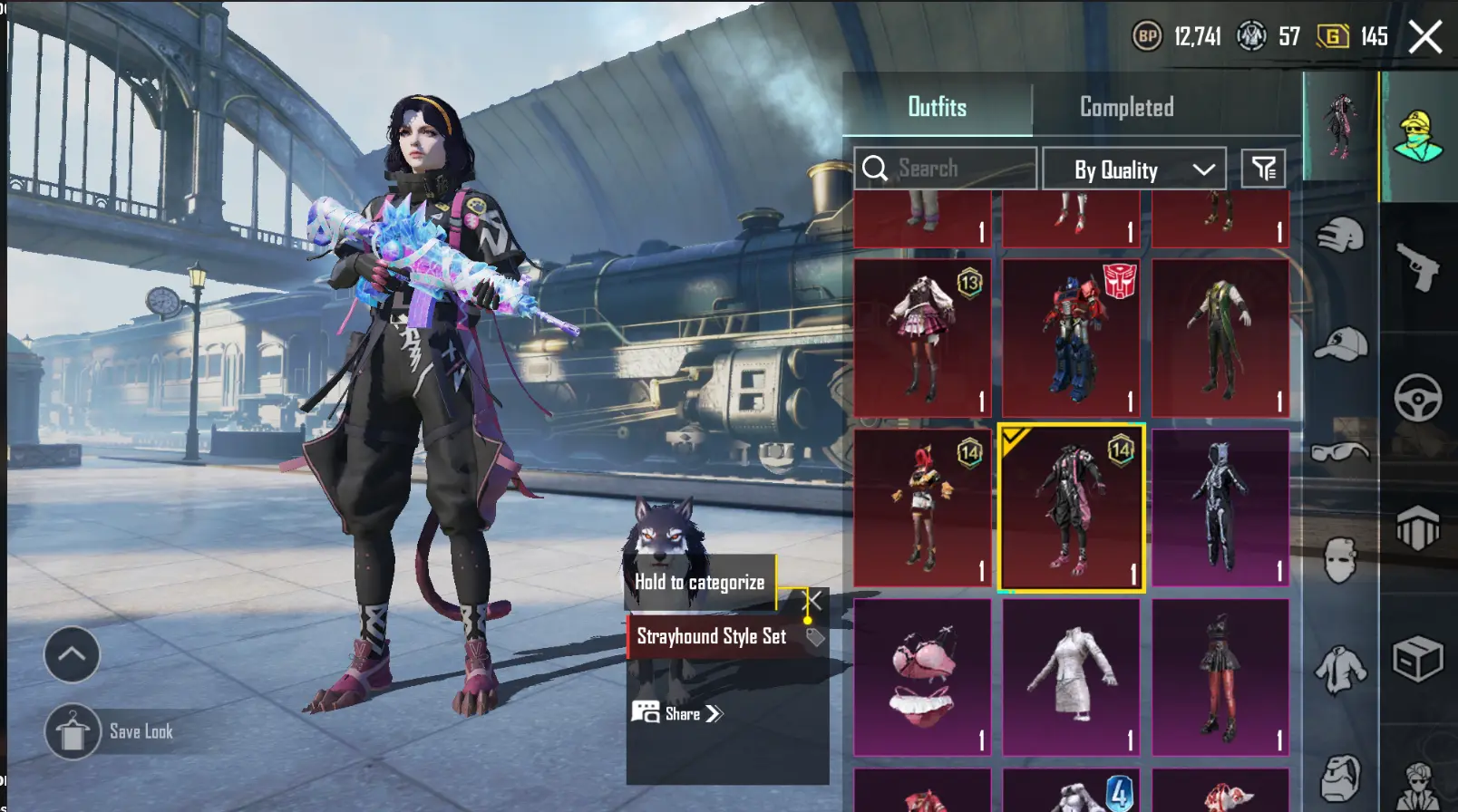Choose the pink lingerie set
The height and width of the screenshot is (812, 1458).
coord(922,677)
